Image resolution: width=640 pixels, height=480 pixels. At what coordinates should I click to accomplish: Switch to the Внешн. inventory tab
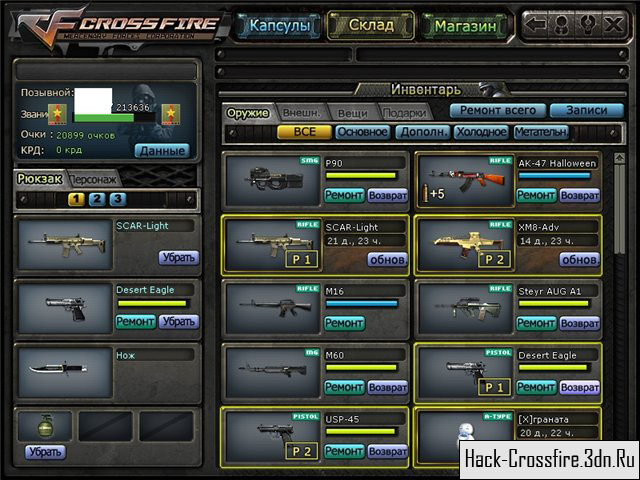(301, 112)
